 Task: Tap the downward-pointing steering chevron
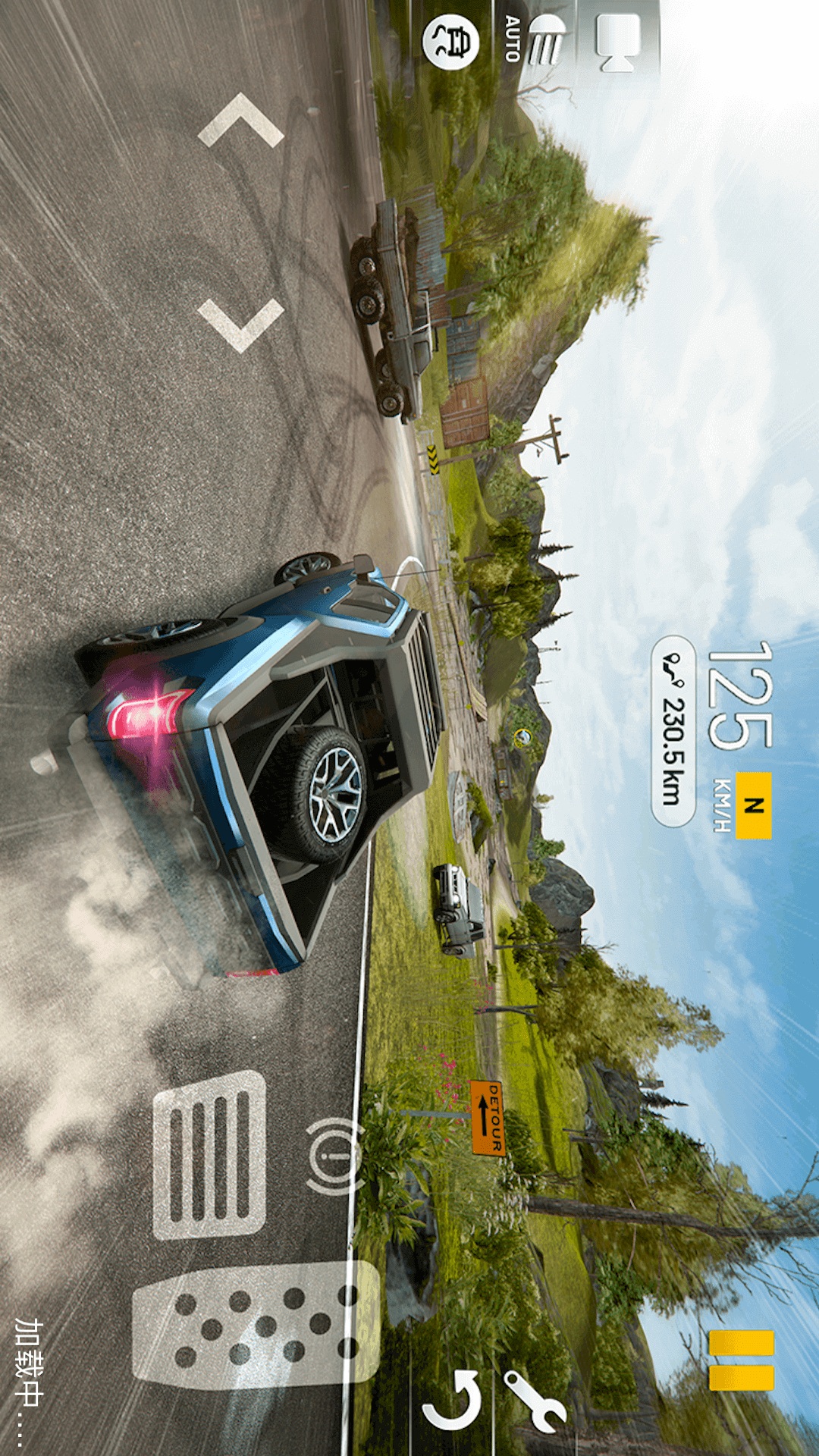[x=240, y=325]
